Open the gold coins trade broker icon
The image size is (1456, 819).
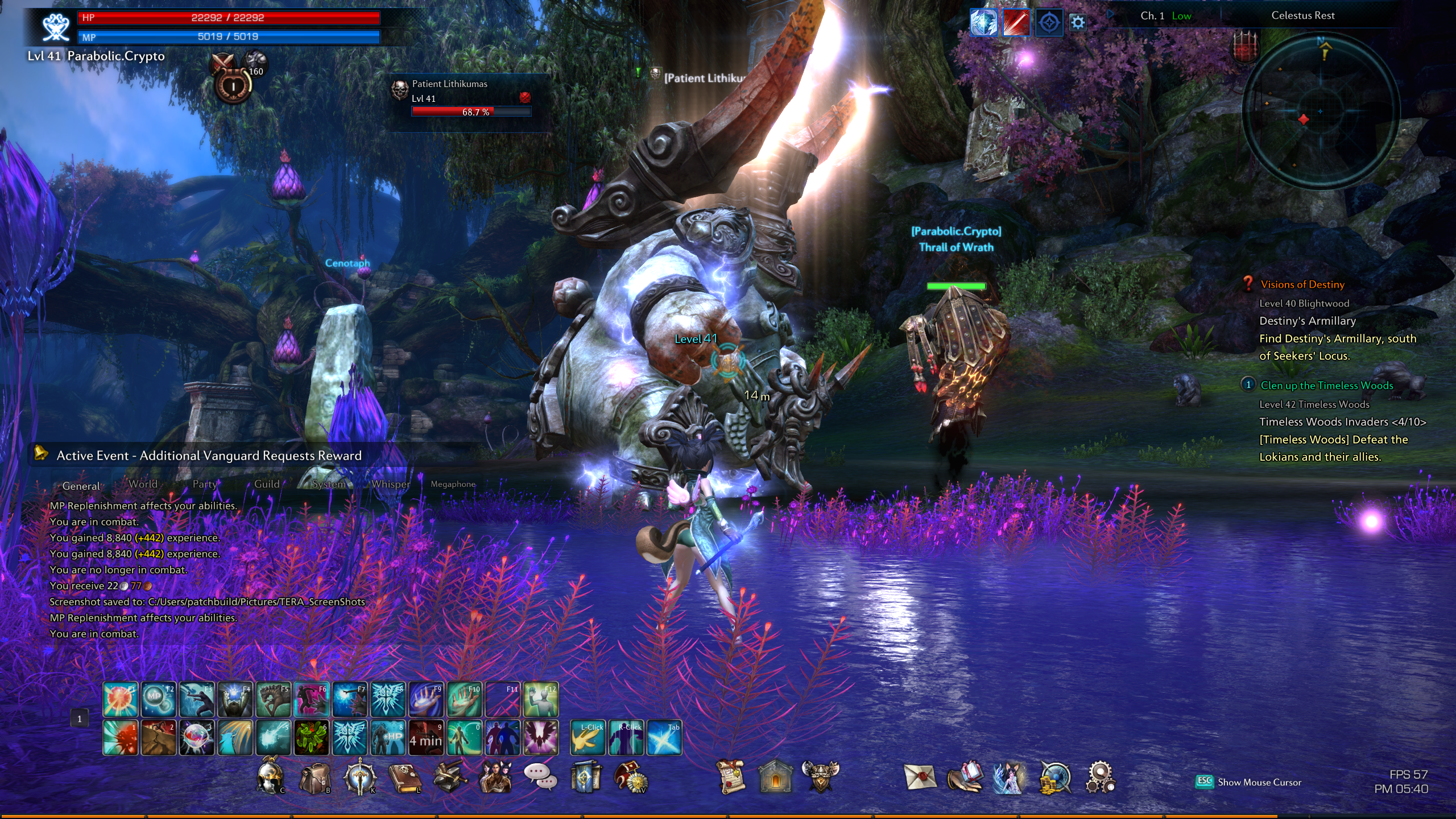[x=1055, y=777]
